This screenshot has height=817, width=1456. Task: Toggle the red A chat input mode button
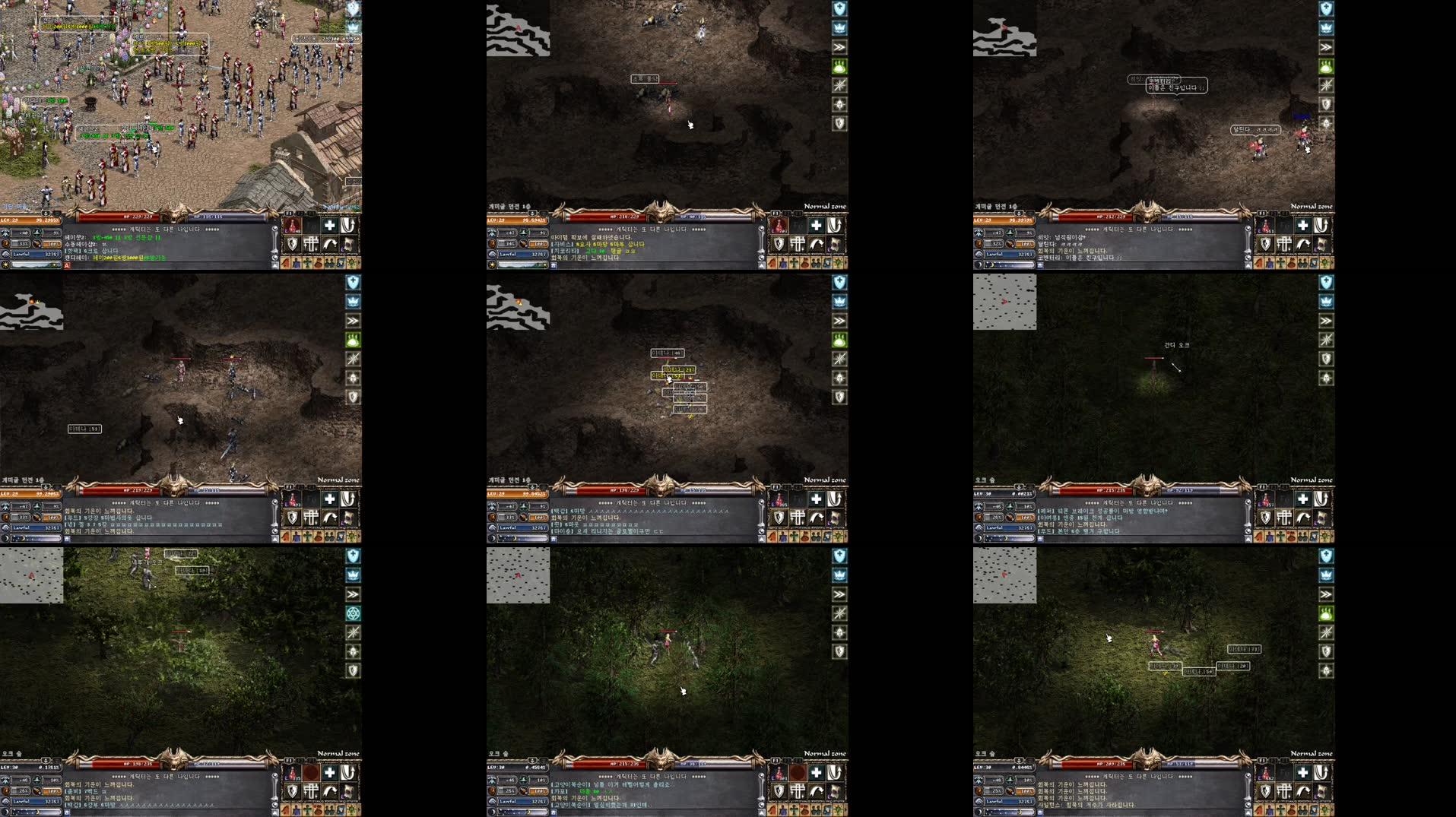[66, 264]
